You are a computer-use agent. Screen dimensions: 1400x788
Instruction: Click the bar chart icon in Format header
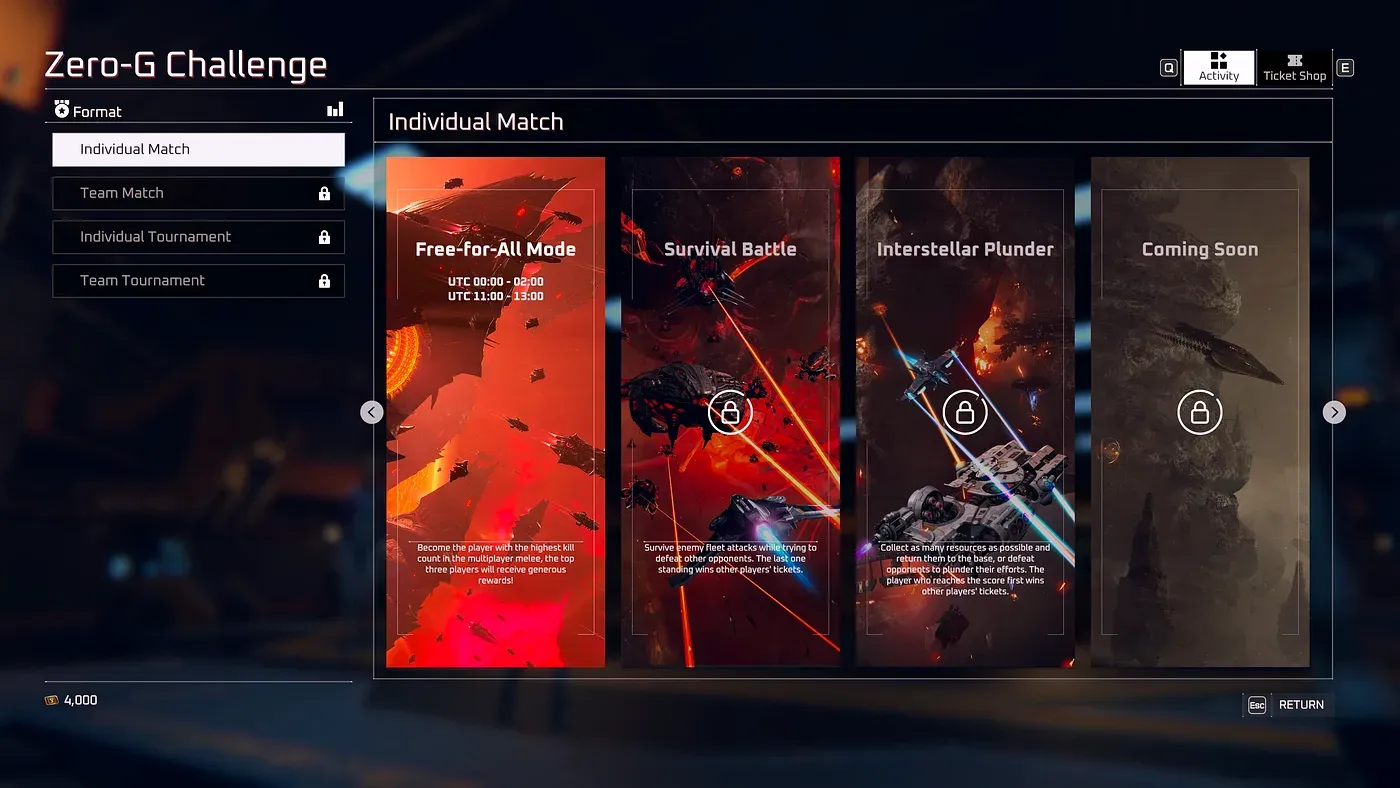click(334, 109)
